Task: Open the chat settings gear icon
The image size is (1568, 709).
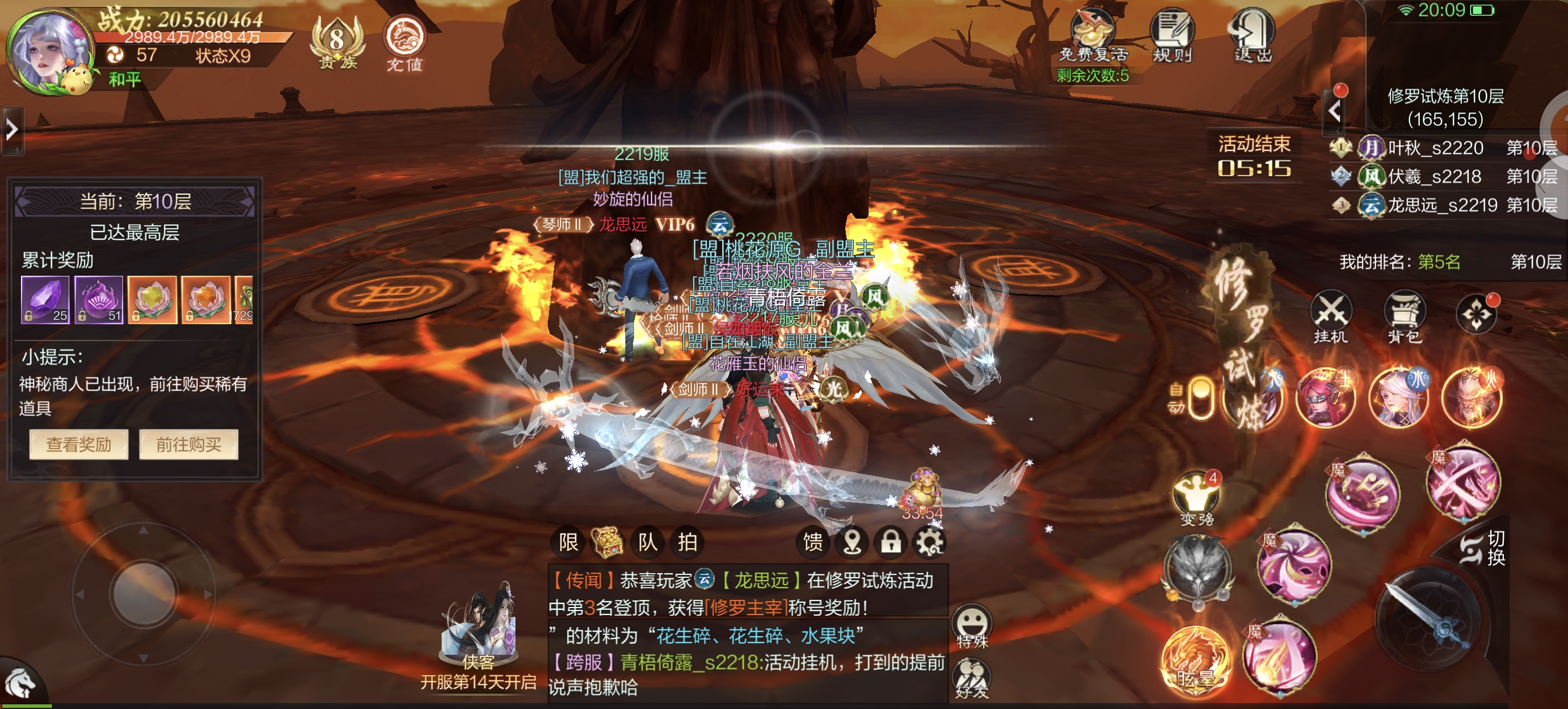Action: coord(929,542)
